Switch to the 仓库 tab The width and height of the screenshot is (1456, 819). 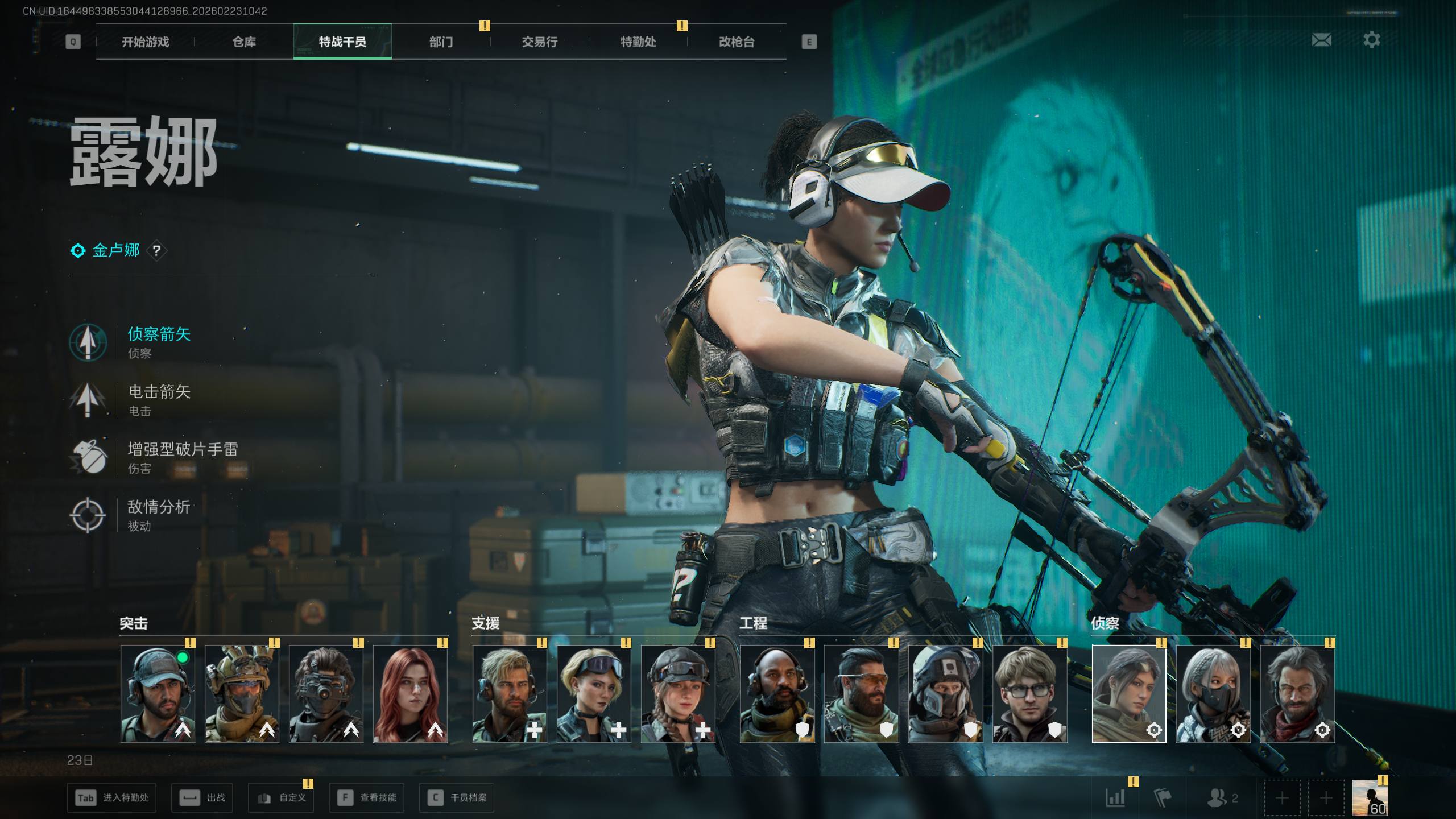point(244,42)
